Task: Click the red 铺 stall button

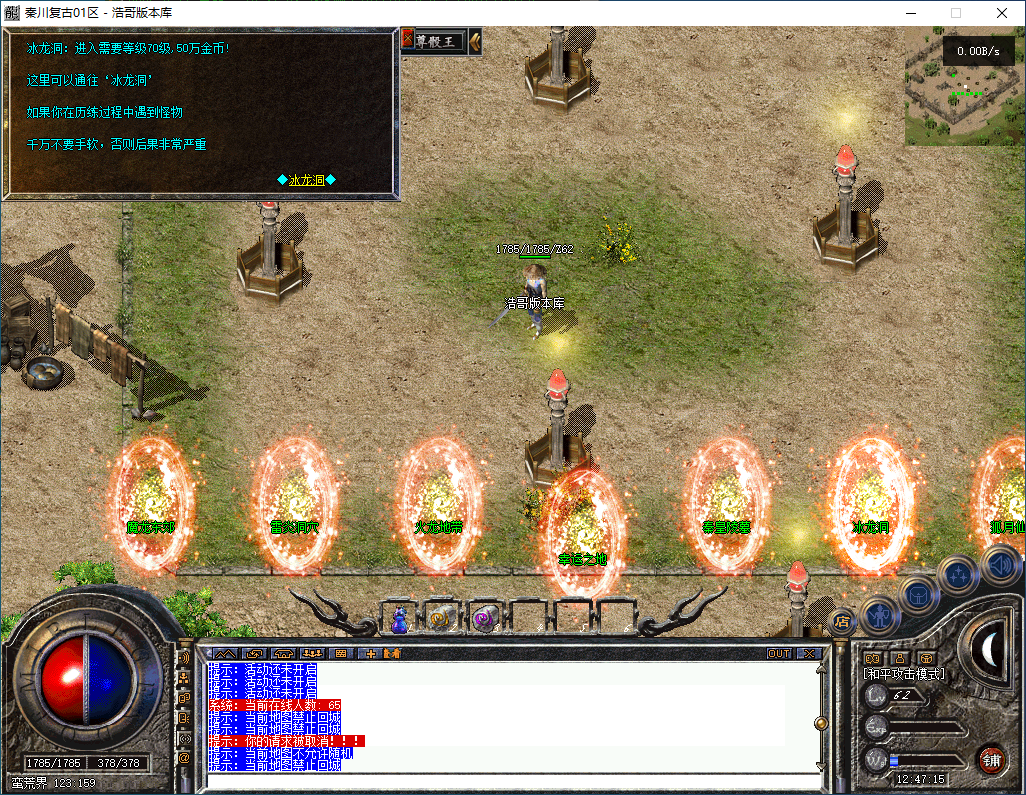Action: (x=991, y=758)
